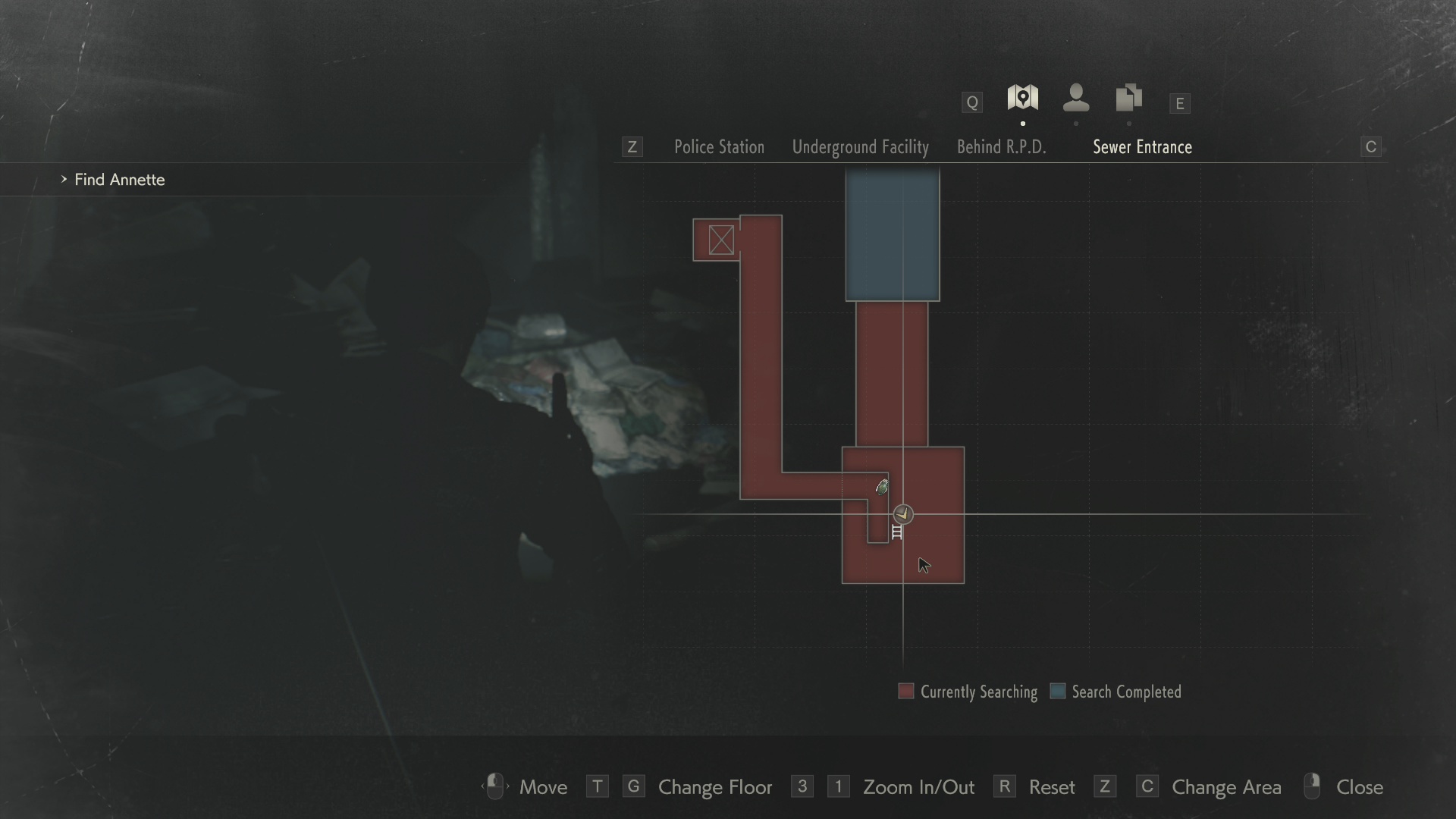Image resolution: width=1456 pixels, height=819 pixels.
Task: Select the Behind R.P.D. area tab
Action: click(x=1001, y=147)
